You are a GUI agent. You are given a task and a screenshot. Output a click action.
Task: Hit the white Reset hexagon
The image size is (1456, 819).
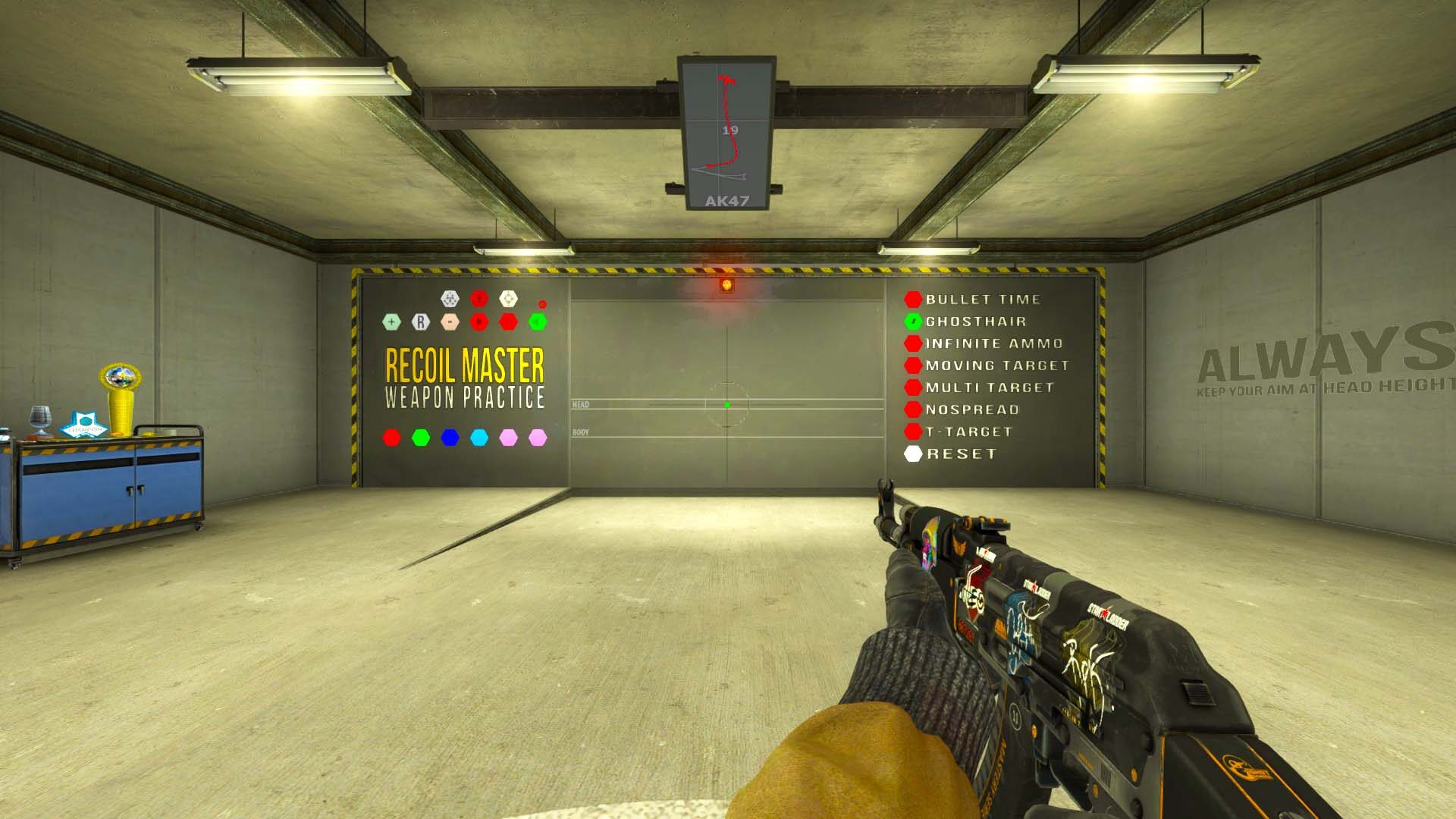(913, 453)
